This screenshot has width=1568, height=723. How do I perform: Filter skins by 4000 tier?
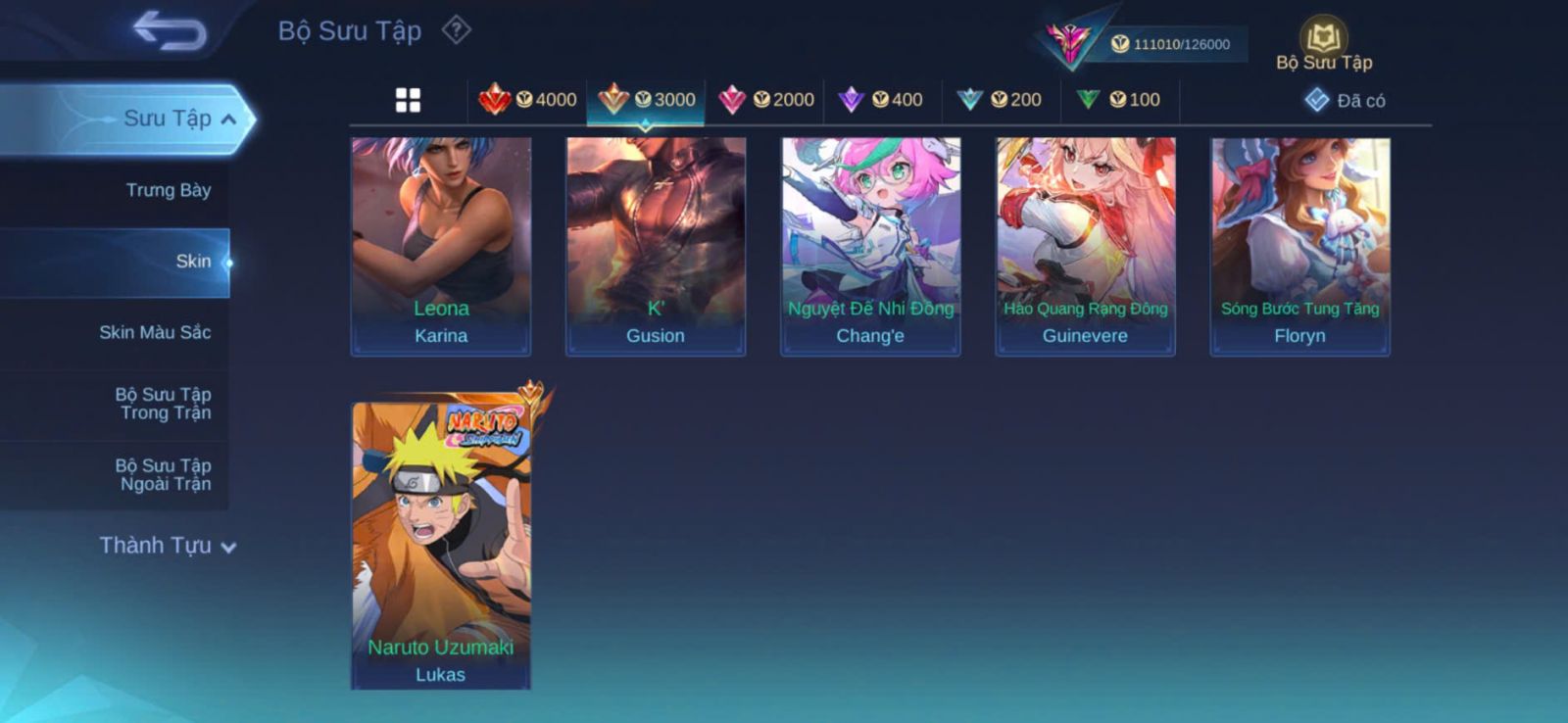click(527, 99)
